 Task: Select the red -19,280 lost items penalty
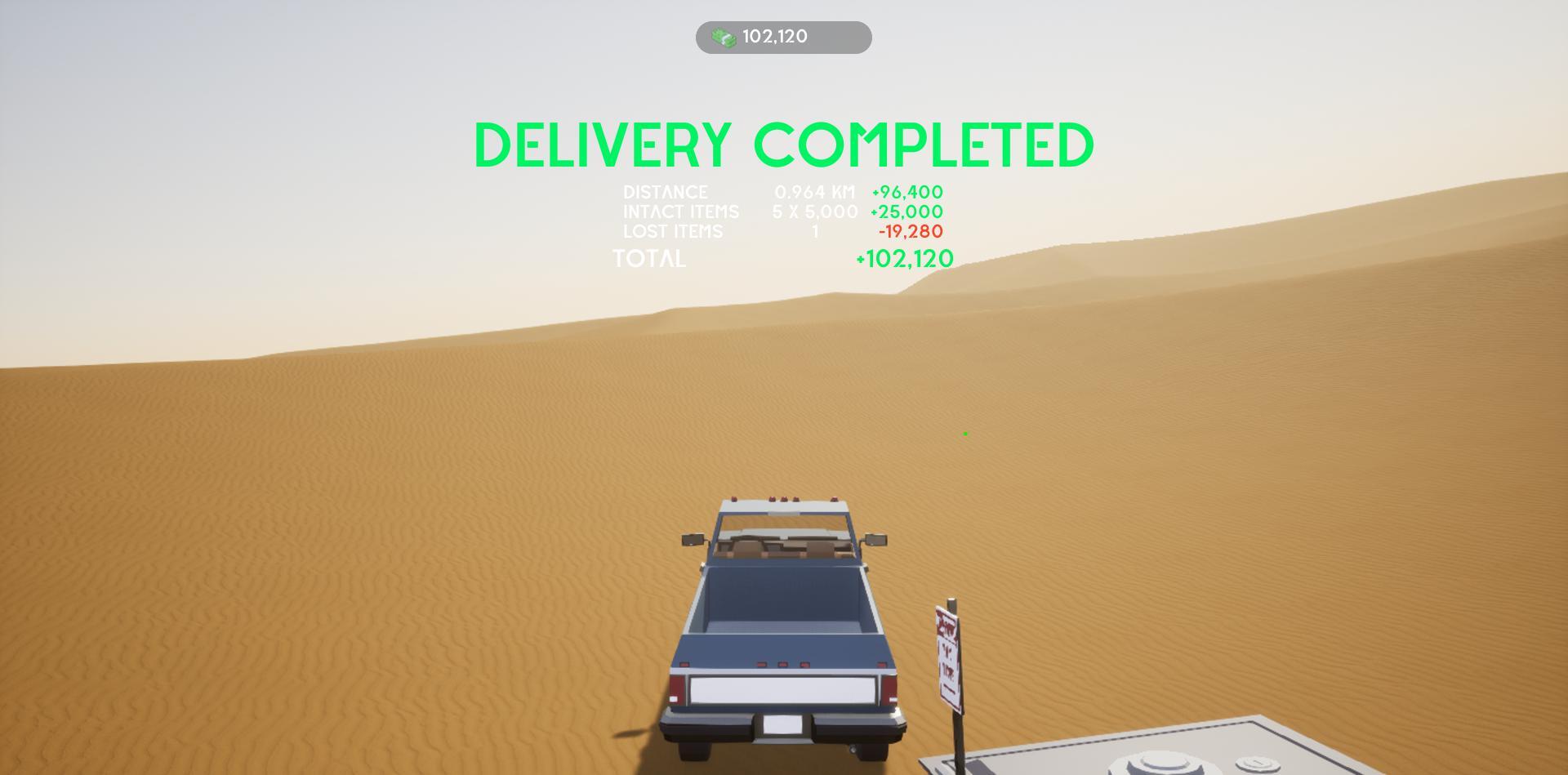[910, 231]
